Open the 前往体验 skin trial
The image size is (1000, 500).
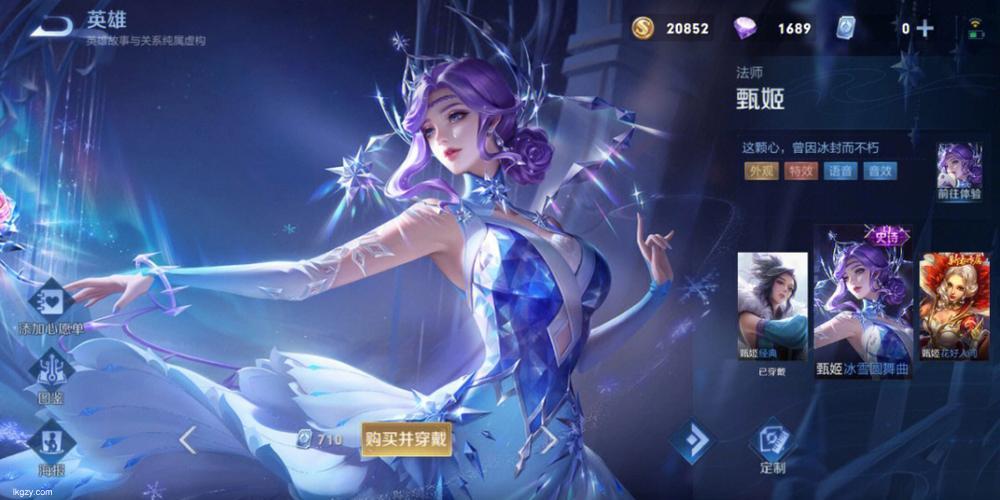(959, 172)
